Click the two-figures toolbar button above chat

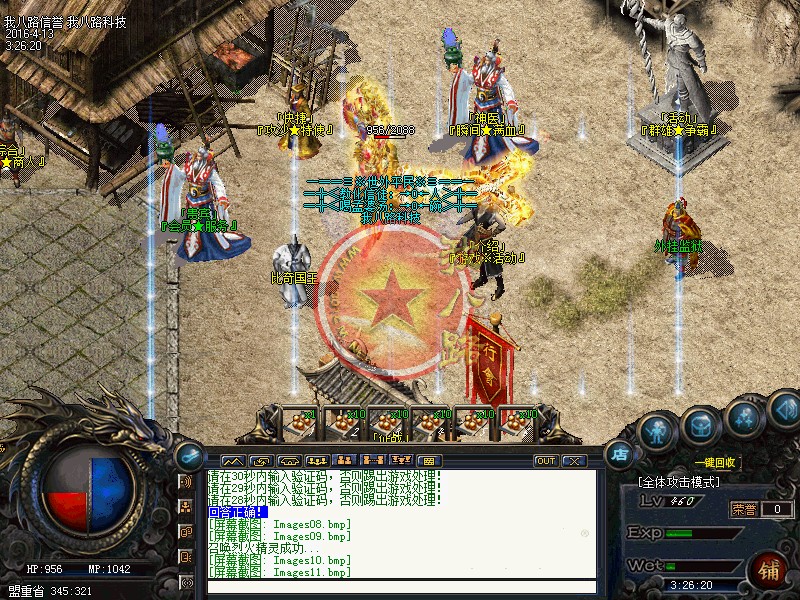click(347, 461)
